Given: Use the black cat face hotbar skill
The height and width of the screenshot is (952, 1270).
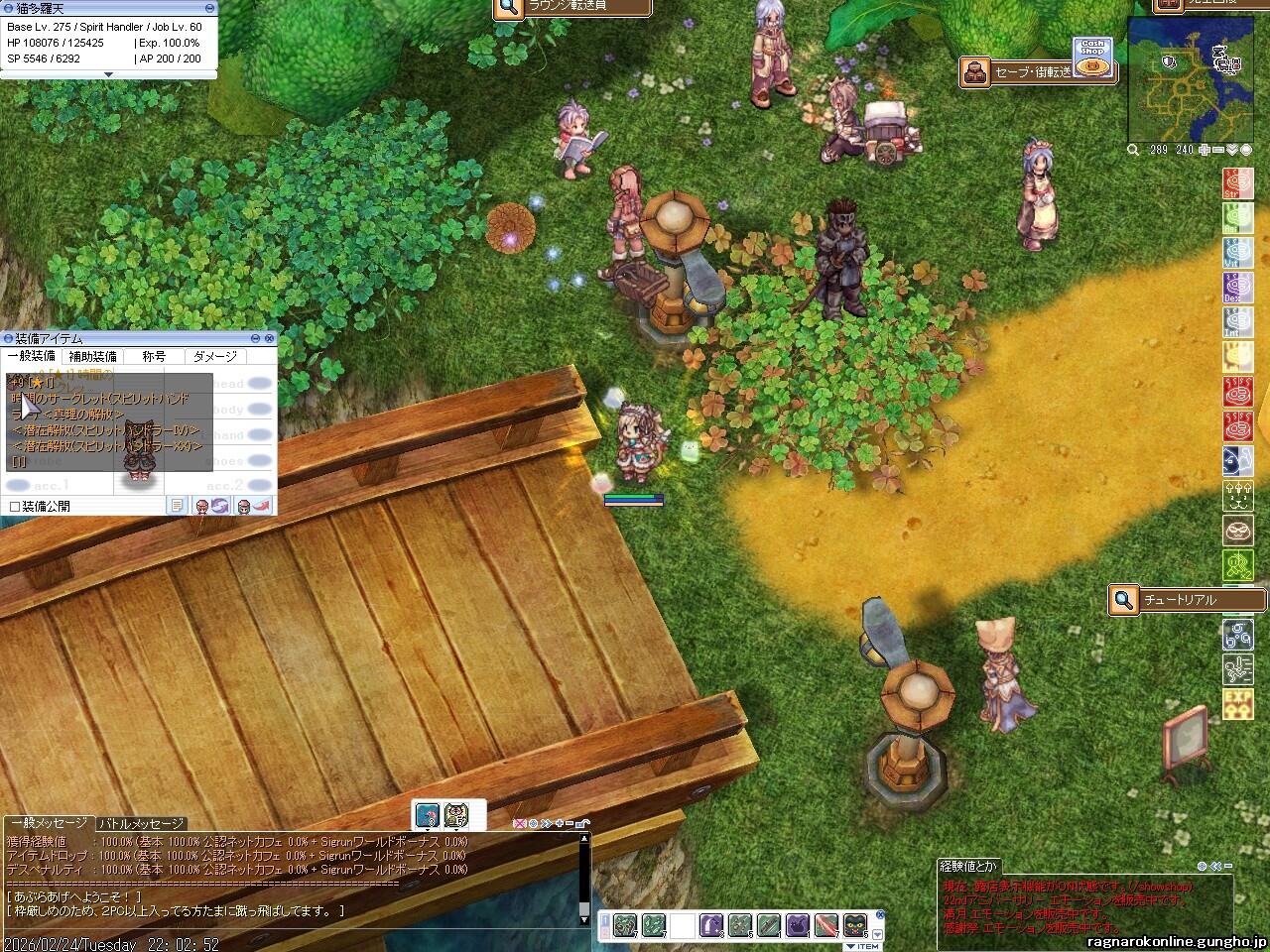Looking at the screenshot, I should tap(855, 926).
